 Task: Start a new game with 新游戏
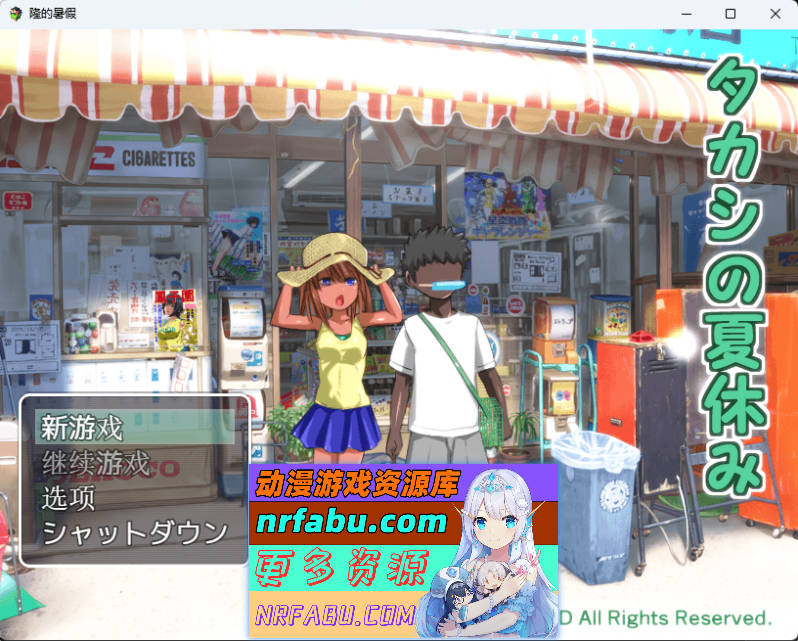tap(82, 428)
